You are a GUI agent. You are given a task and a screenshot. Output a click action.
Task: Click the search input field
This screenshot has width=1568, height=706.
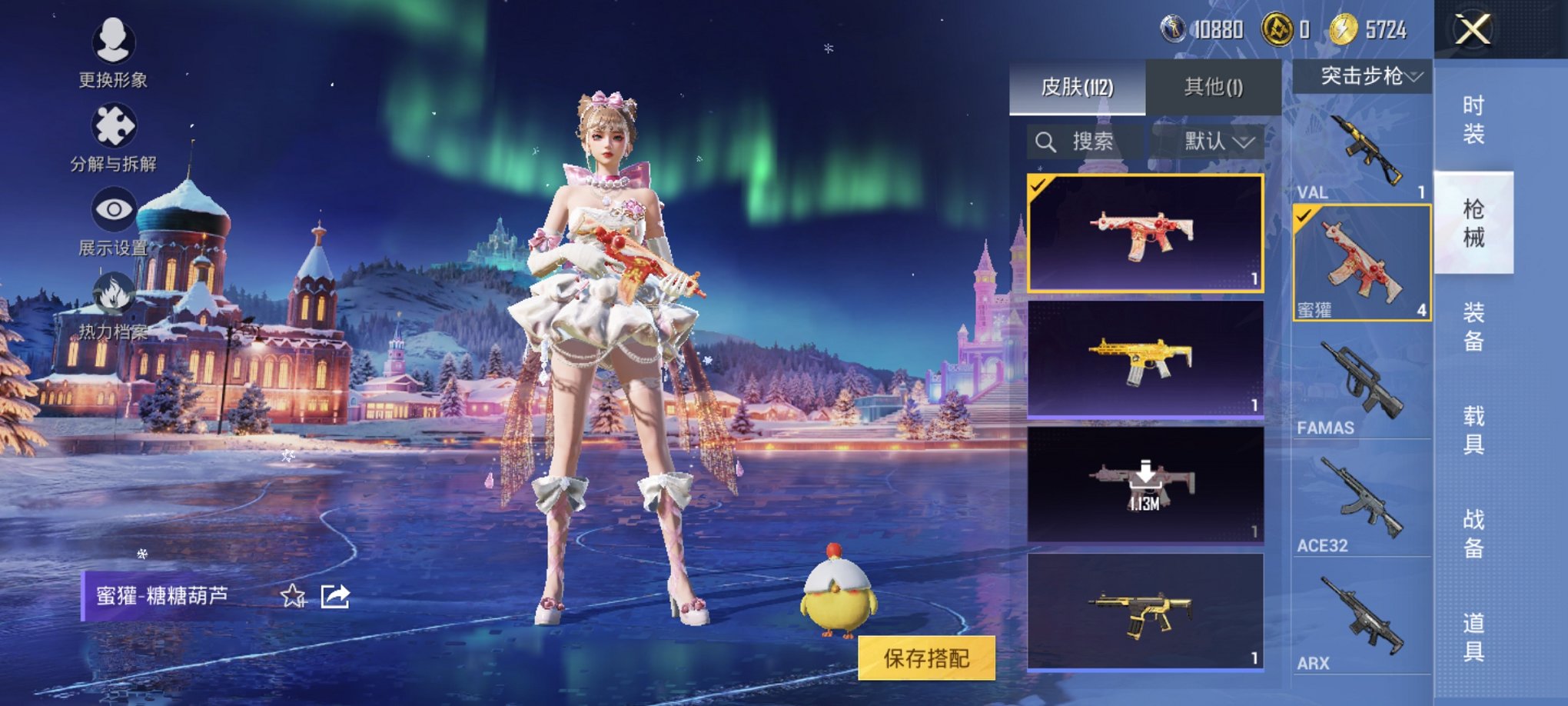1091,141
